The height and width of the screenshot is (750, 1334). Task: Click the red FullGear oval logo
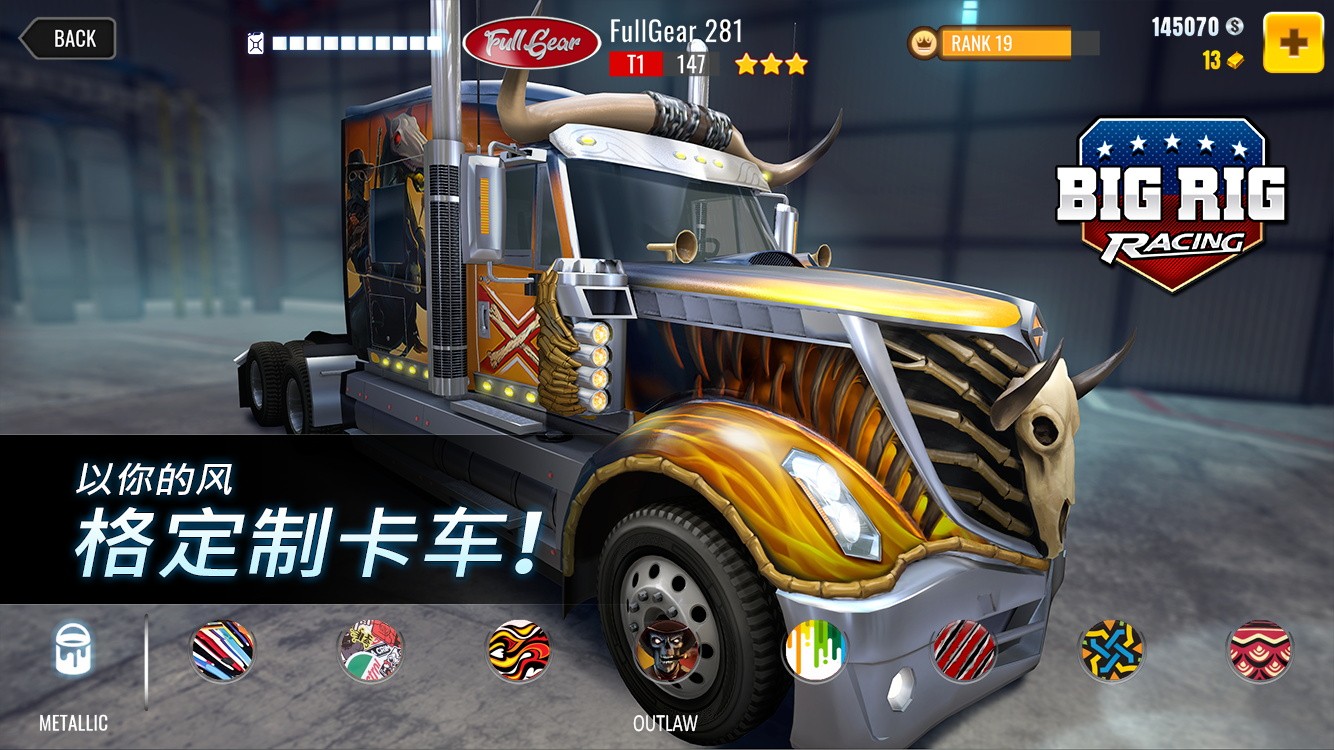(x=531, y=42)
